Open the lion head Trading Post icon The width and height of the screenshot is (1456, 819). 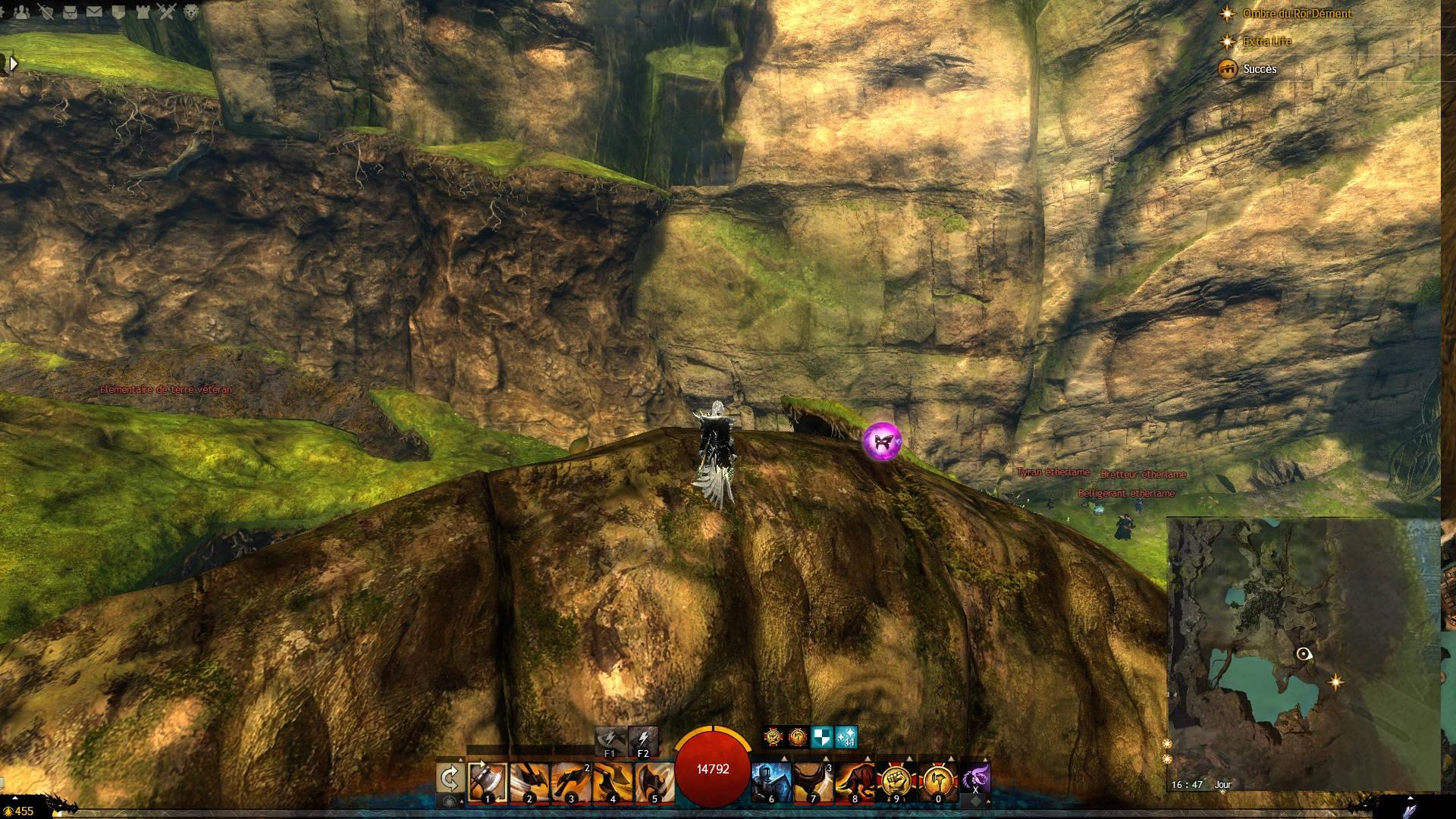click(192, 12)
